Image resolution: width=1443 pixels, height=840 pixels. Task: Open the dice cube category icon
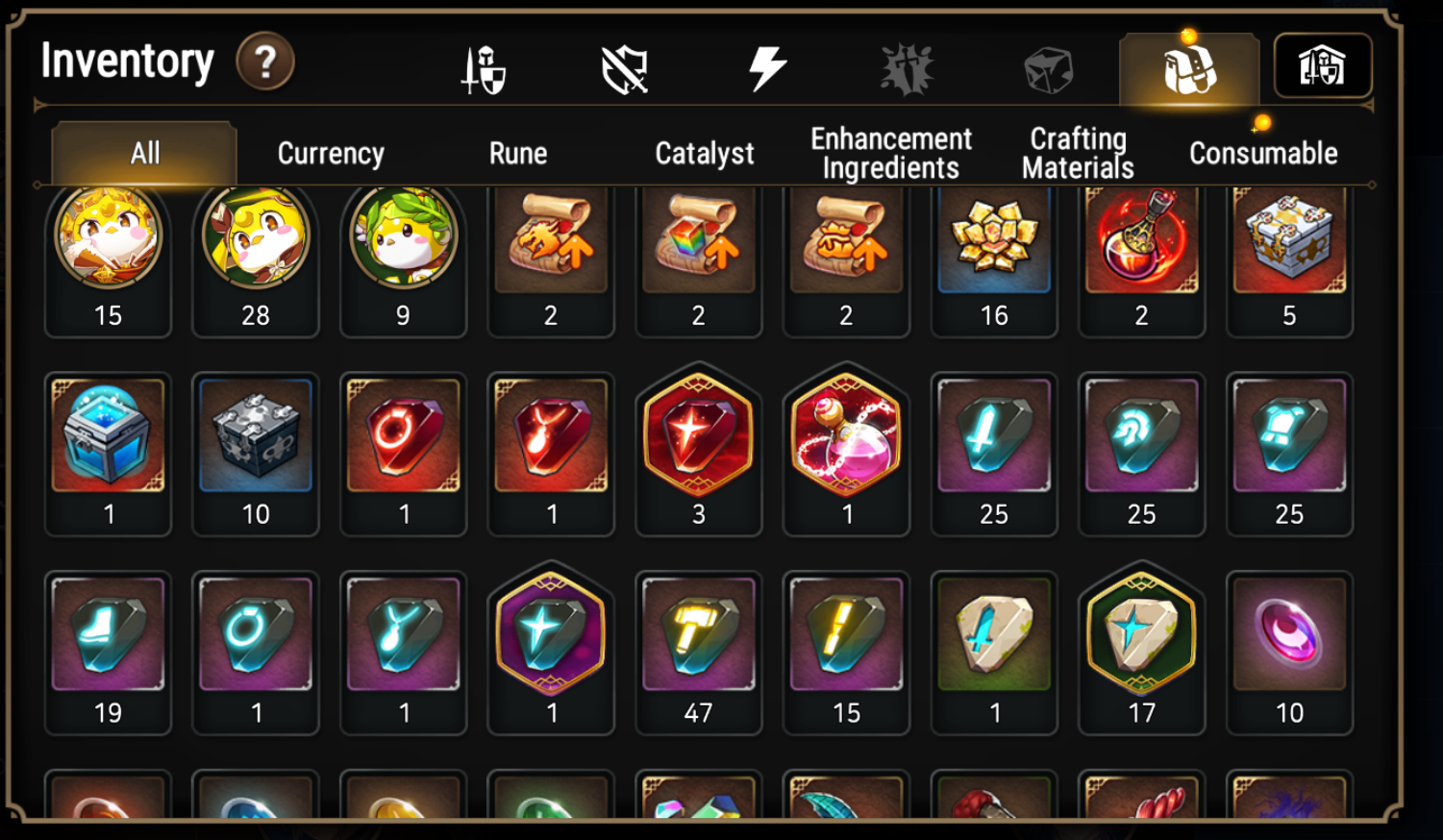pyautogui.click(x=1049, y=67)
